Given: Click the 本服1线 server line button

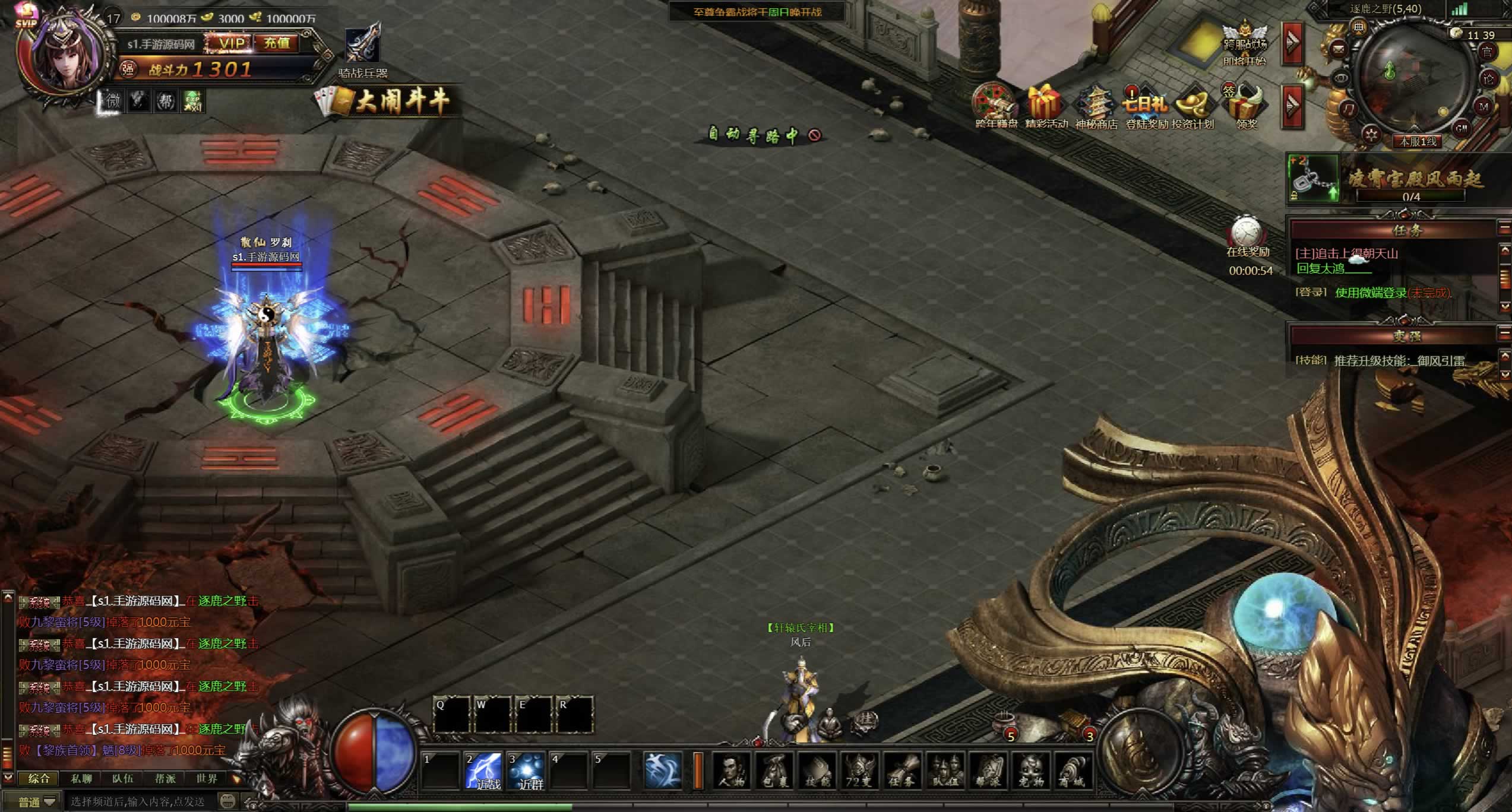Looking at the screenshot, I should click(x=1418, y=142).
